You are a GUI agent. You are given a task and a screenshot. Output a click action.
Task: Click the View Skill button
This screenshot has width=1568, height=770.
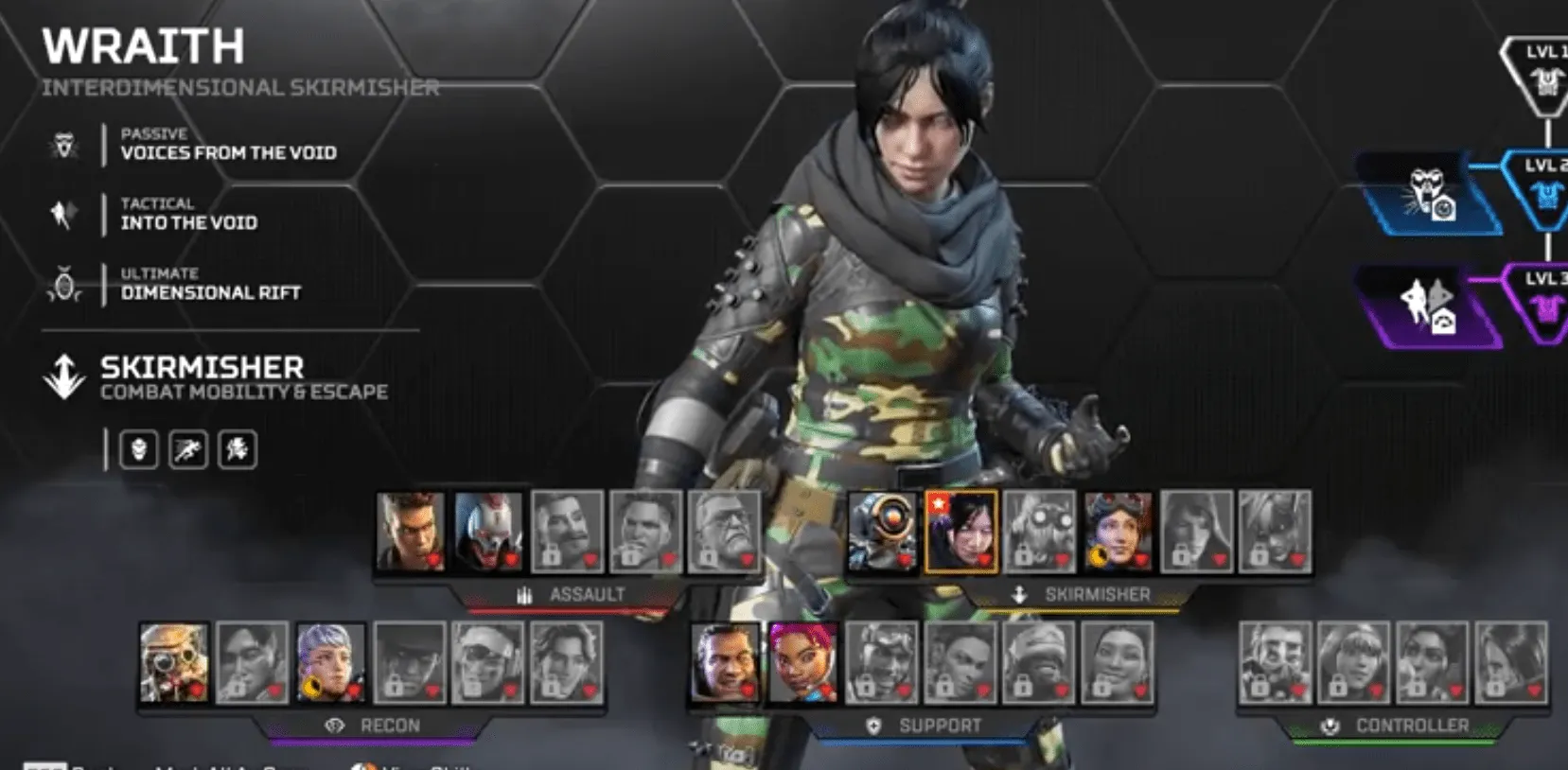(x=416, y=765)
